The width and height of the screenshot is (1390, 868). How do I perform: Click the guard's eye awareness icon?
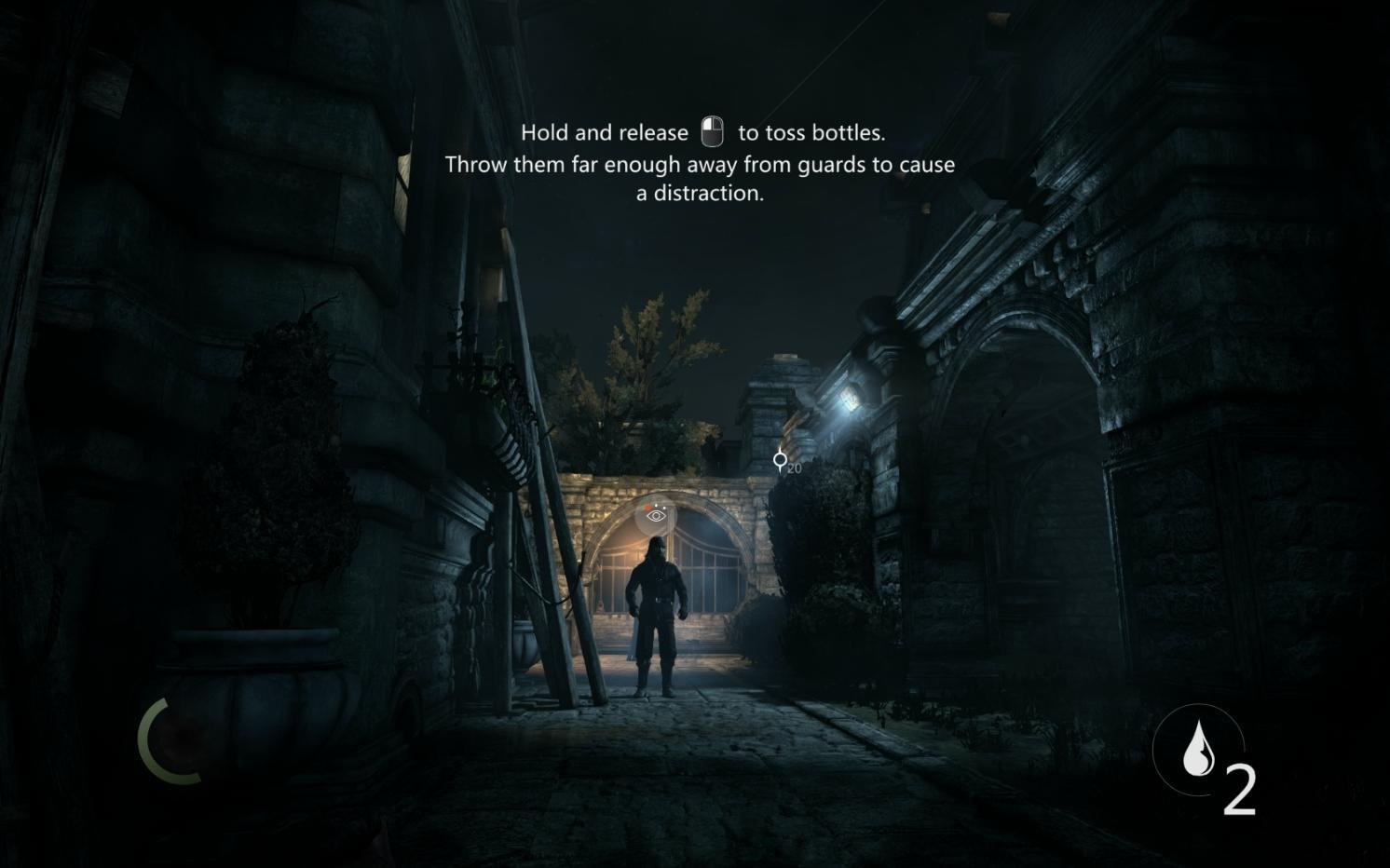(657, 515)
